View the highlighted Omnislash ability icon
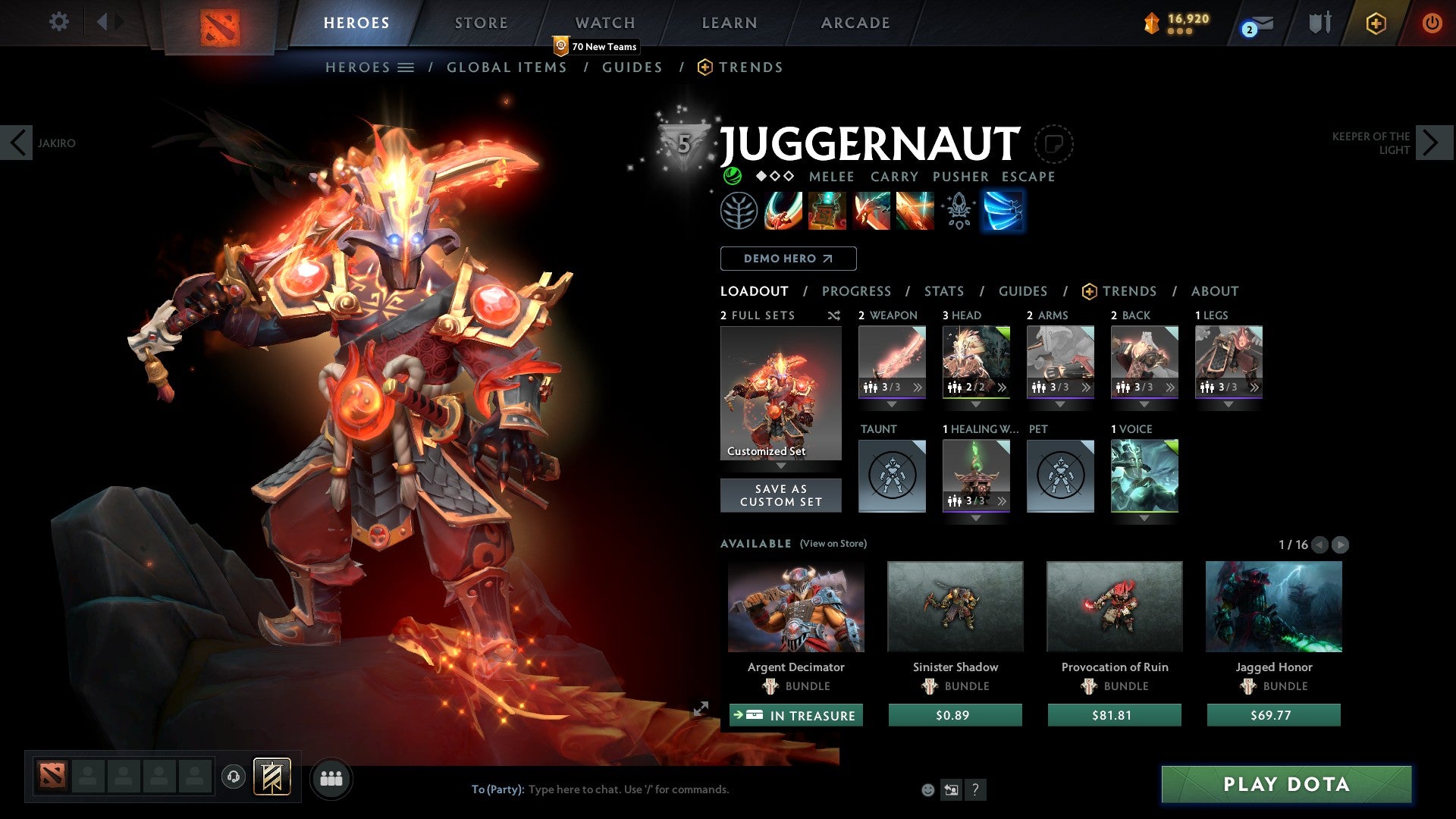Viewport: 1456px width, 819px height. click(1003, 211)
